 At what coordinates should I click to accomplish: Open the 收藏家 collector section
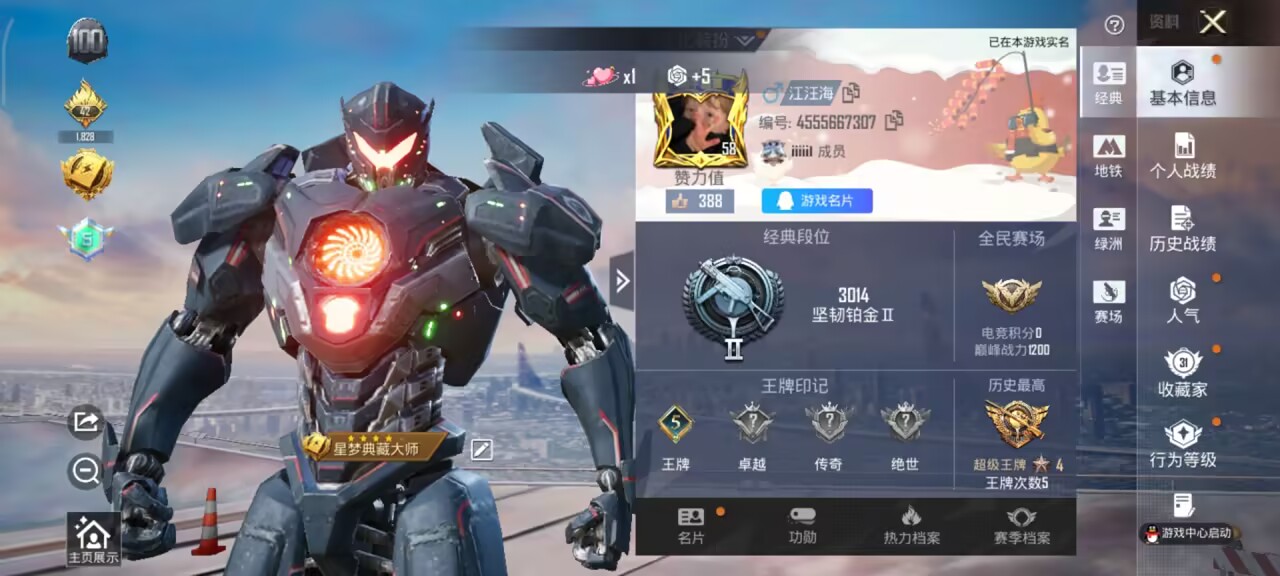point(1182,374)
